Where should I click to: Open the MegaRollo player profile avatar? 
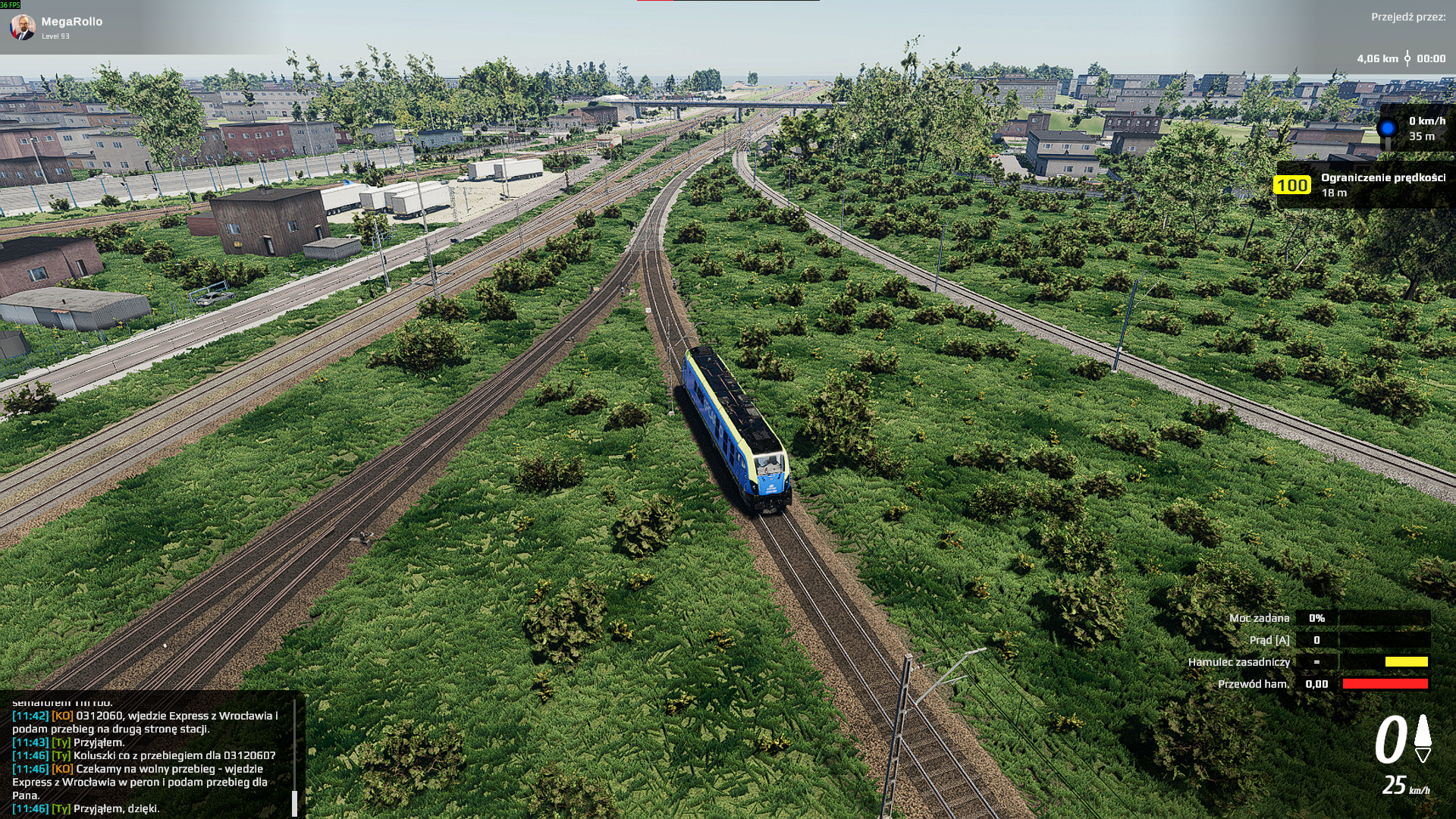click(x=23, y=27)
